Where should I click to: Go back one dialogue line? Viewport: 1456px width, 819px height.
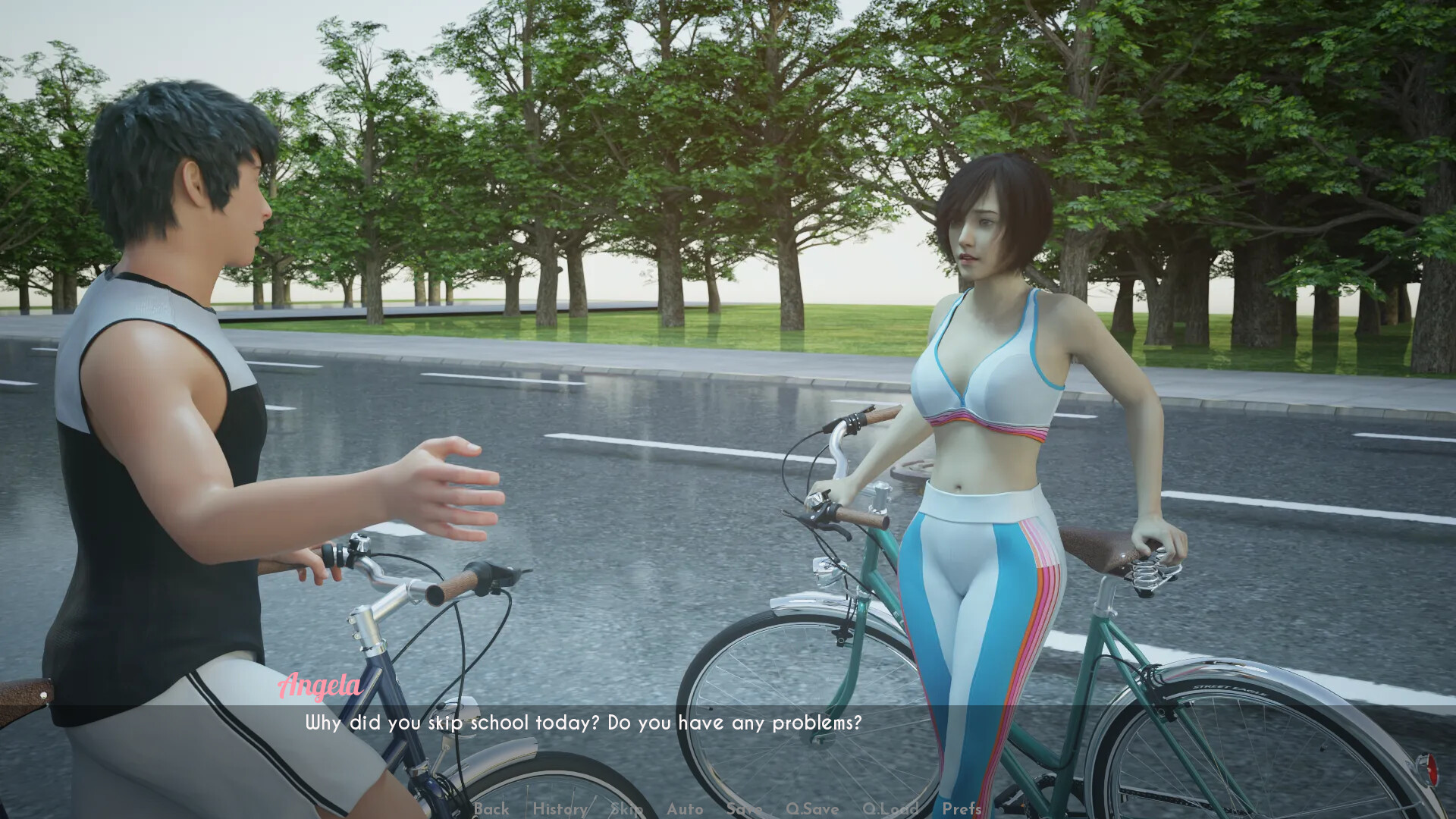point(491,808)
